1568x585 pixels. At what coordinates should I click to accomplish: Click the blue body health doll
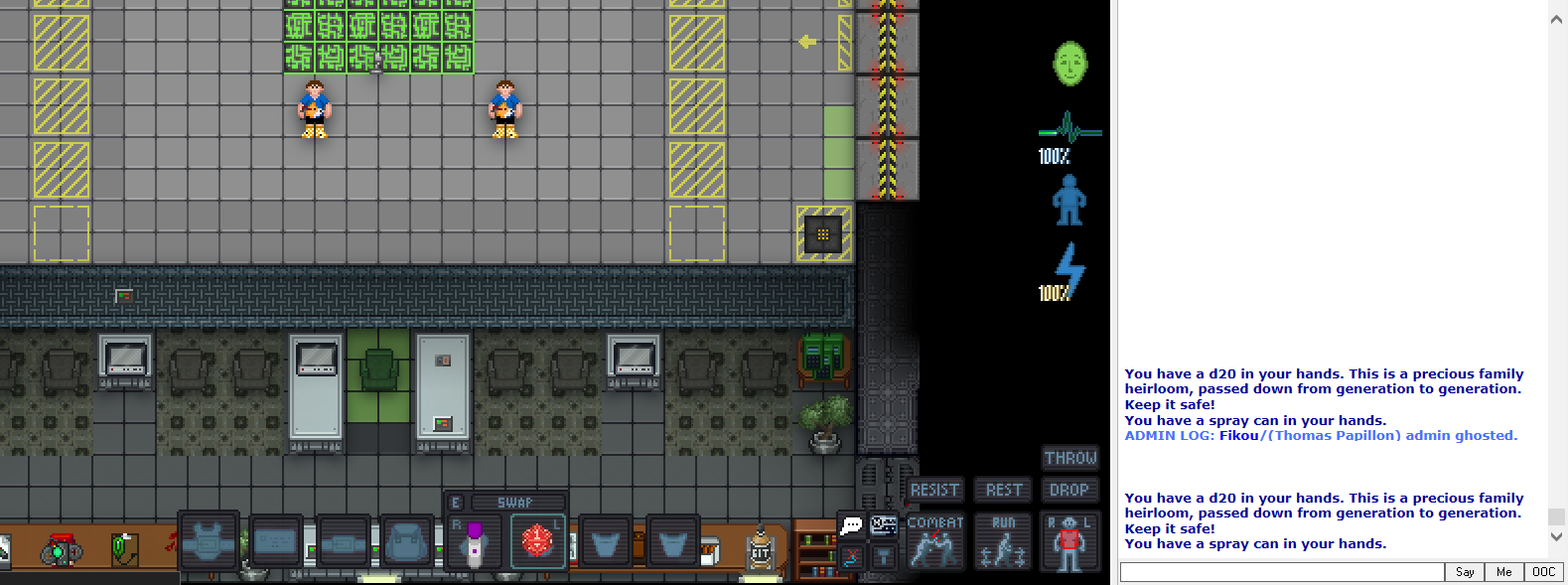(1069, 201)
